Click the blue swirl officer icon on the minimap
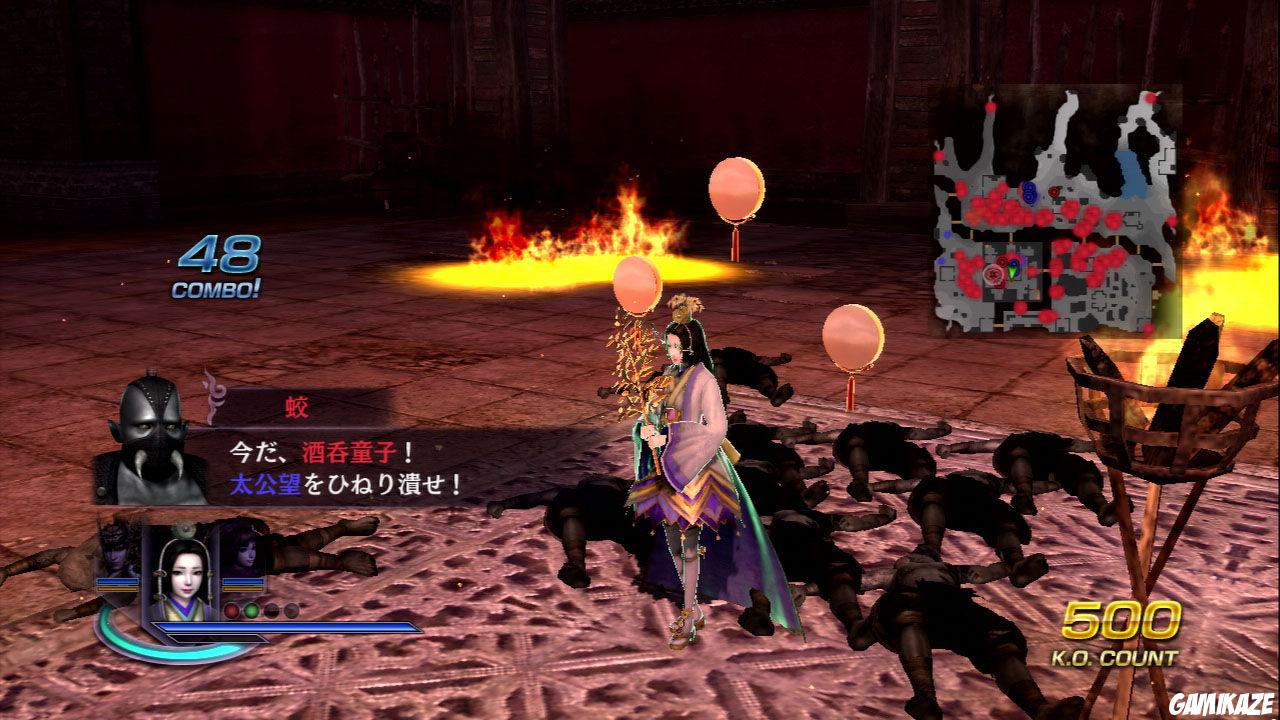Viewport: 1280px width, 720px height. [x=1028, y=192]
